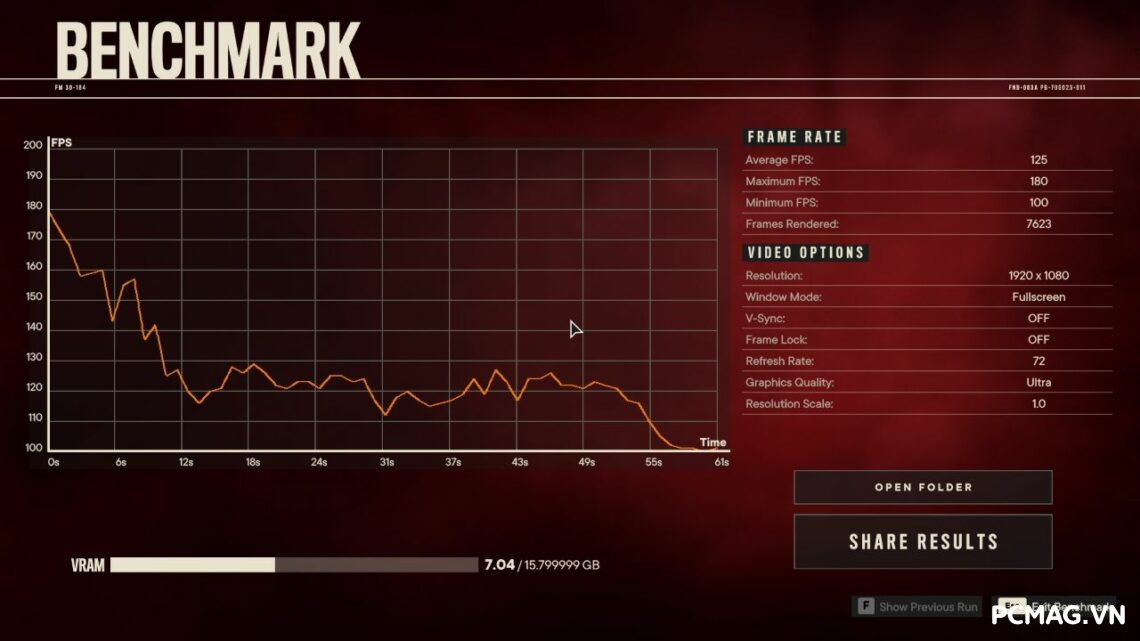Click the Share Results button
Viewport: 1140px width, 641px height.
tap(922, 542)
